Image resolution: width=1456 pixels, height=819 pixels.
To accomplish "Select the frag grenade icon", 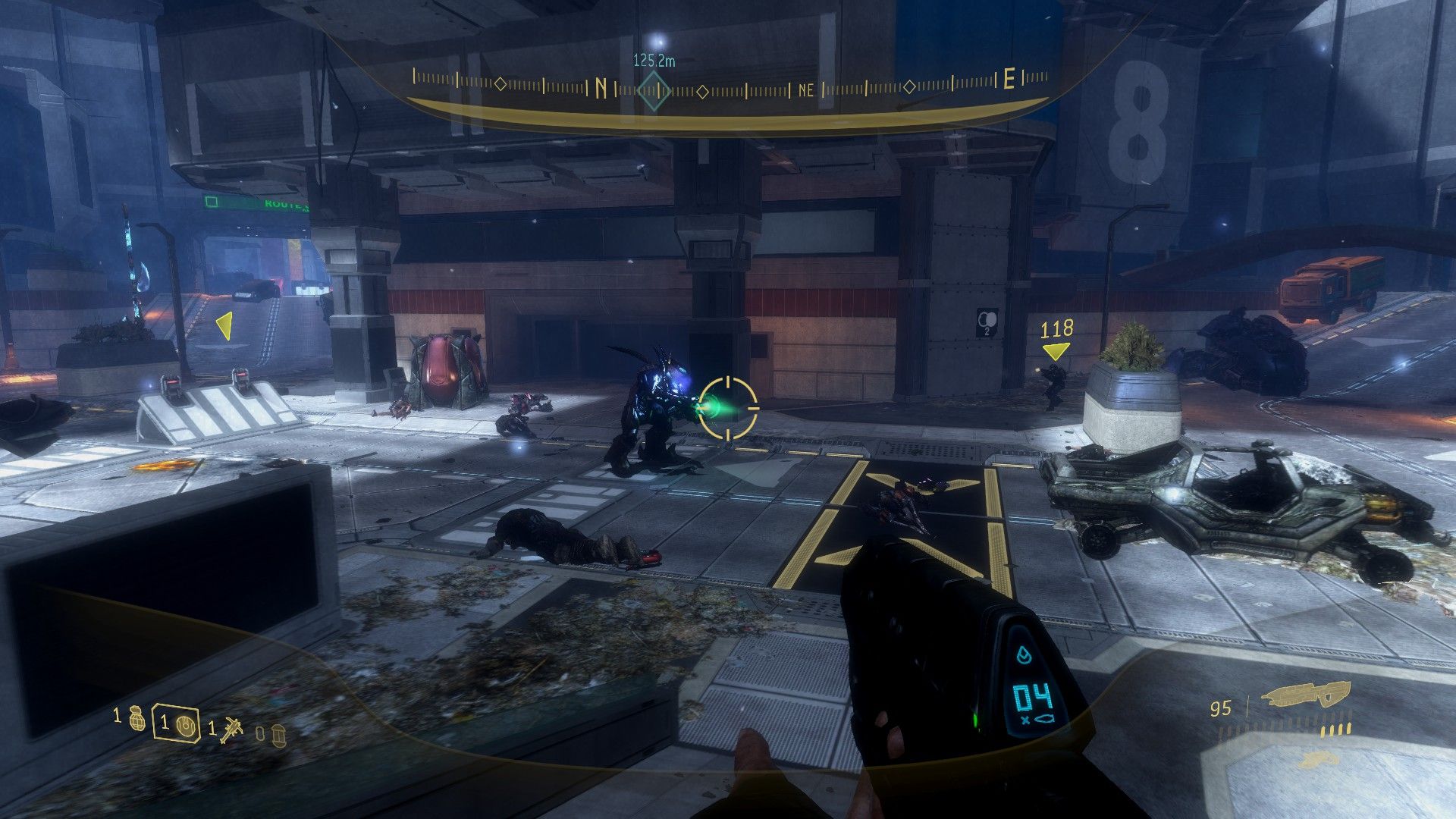I will (x=136, y=717).
